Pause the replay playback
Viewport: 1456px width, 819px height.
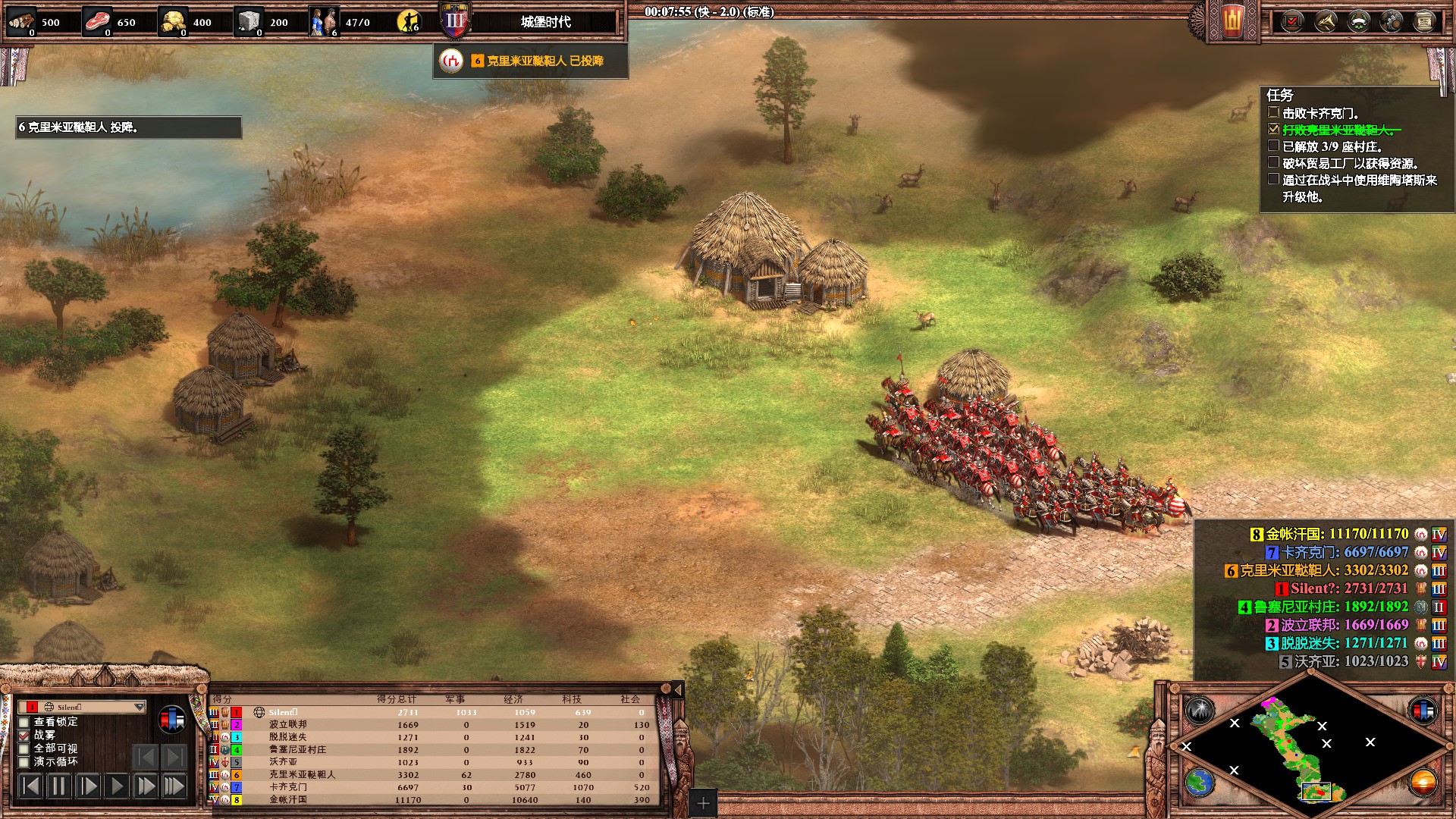58,786
